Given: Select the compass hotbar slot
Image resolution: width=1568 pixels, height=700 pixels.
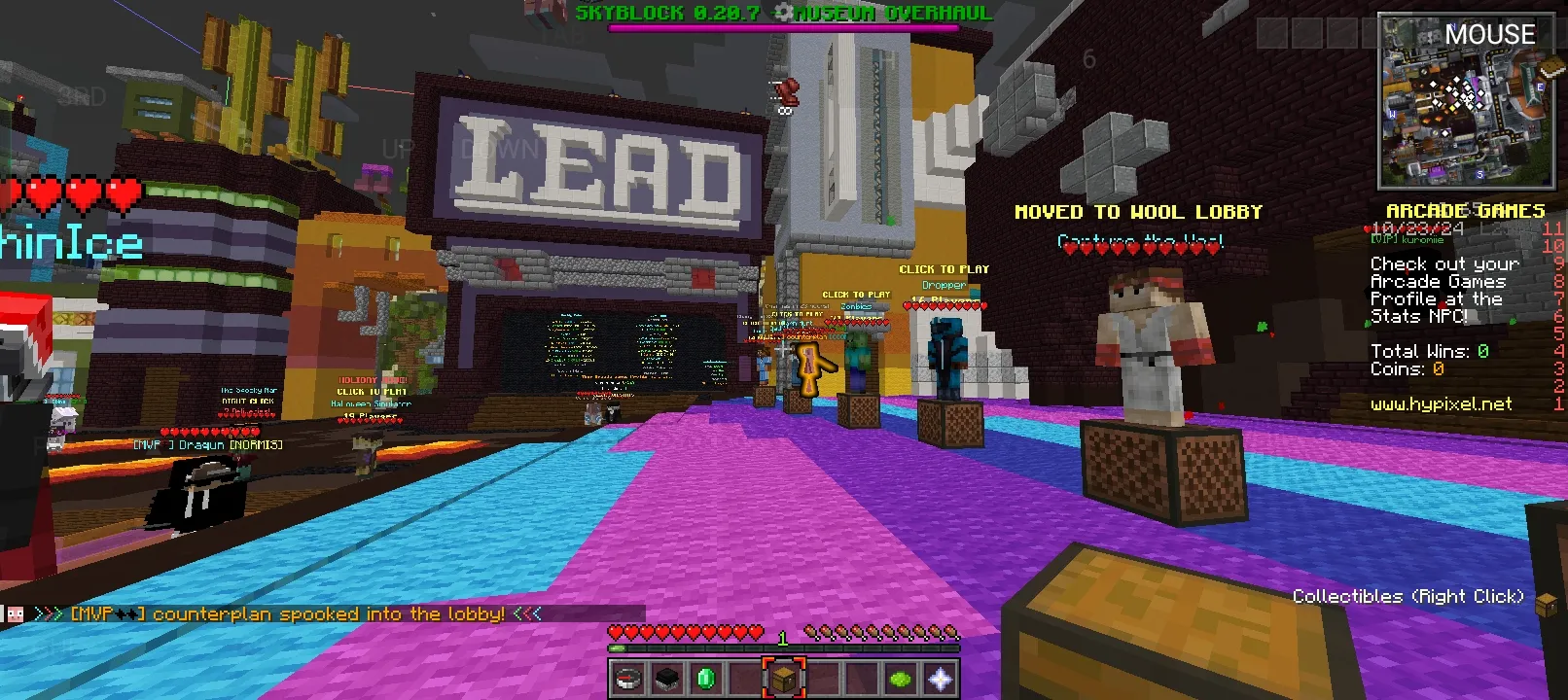Looking at the screenshot, I should click(x=628, y=679).
